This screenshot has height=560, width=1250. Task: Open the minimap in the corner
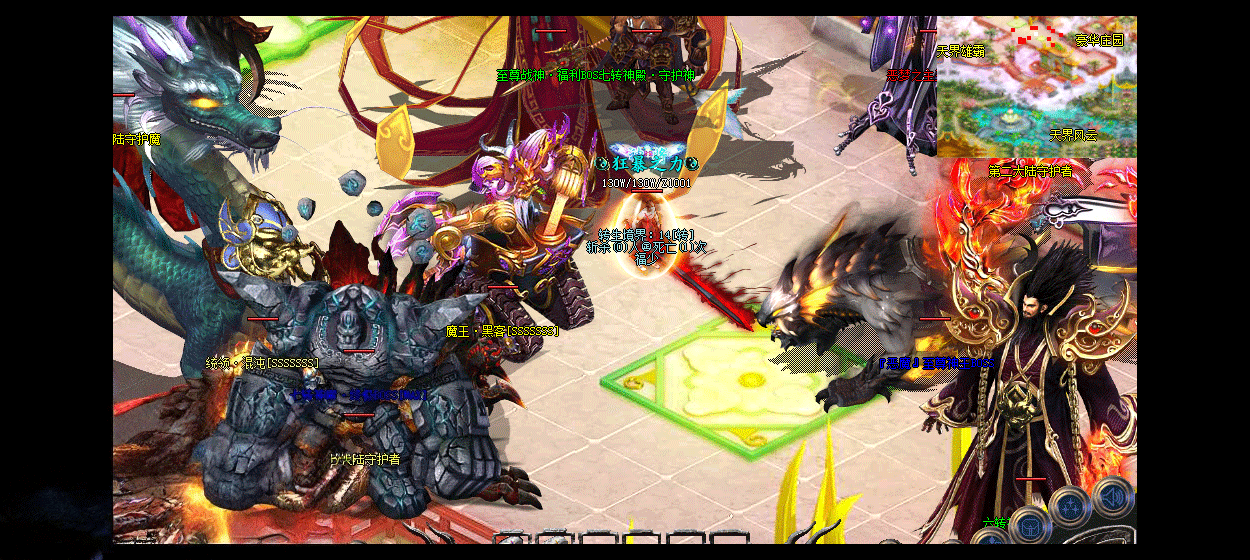point(1036,88)
